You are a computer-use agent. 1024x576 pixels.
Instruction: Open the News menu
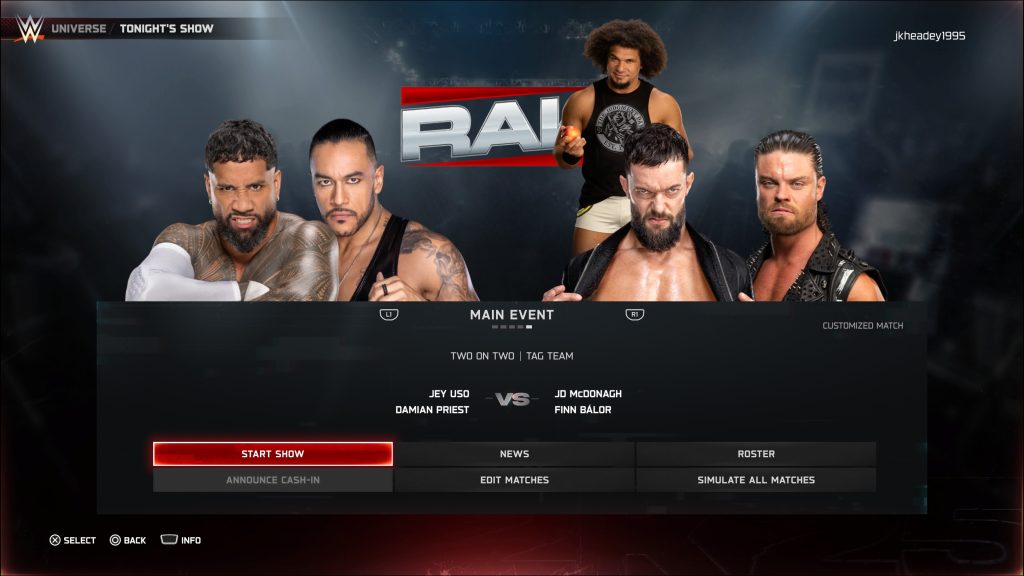[514, 454]
